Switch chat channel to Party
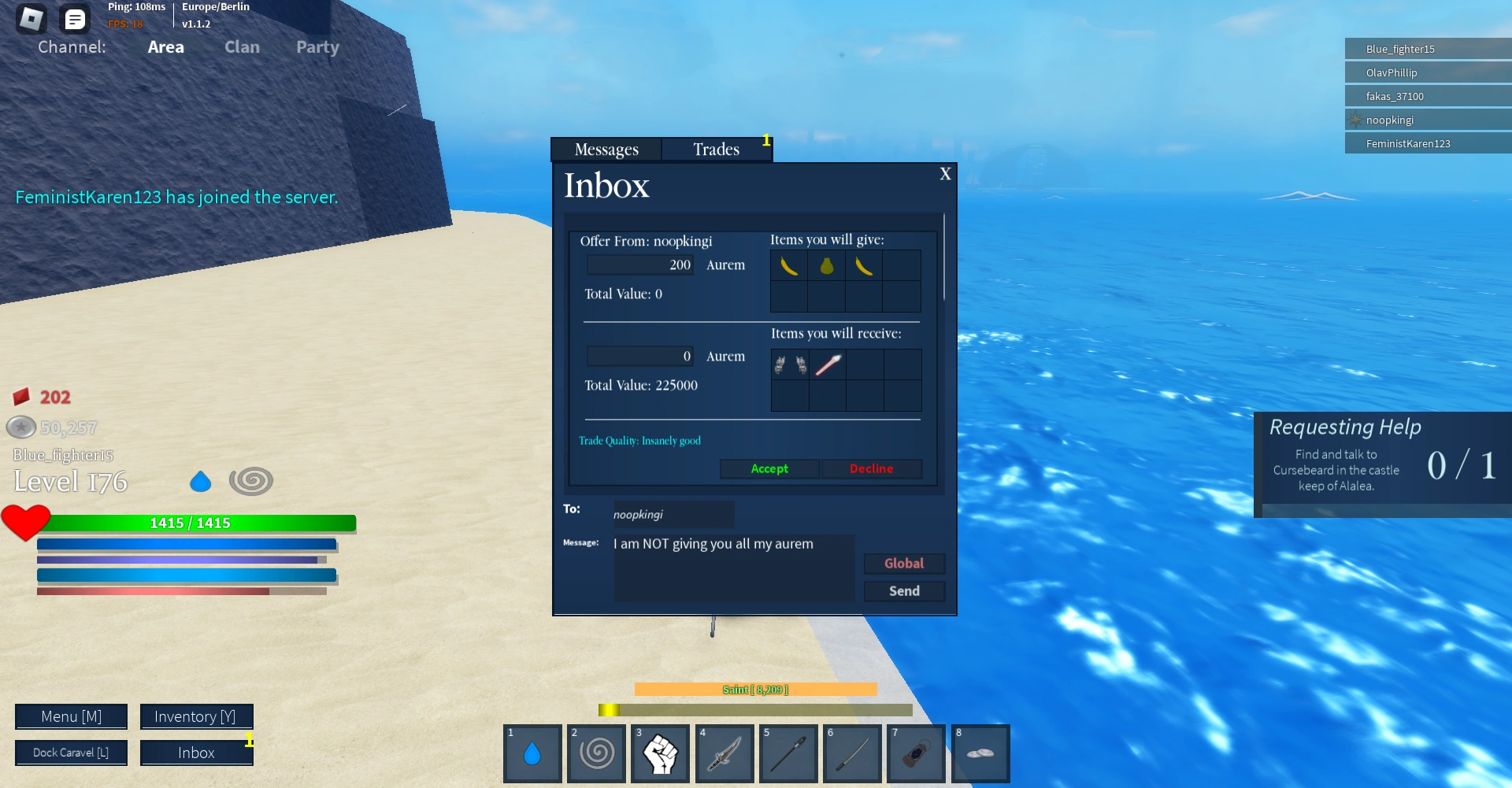The height and width of the screenshot is (788, 1512). (x=317, y=47)
